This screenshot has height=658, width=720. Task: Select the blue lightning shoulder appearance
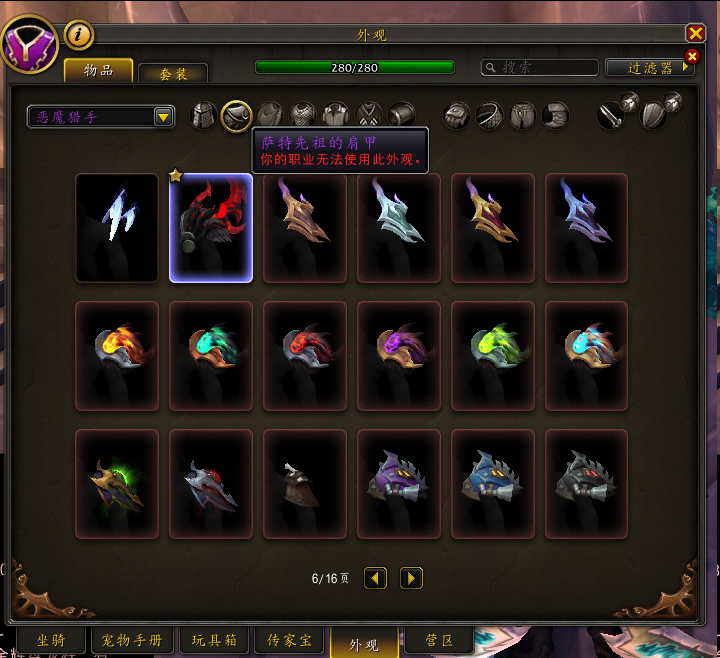pyautogui.click(x=117, y=228)
